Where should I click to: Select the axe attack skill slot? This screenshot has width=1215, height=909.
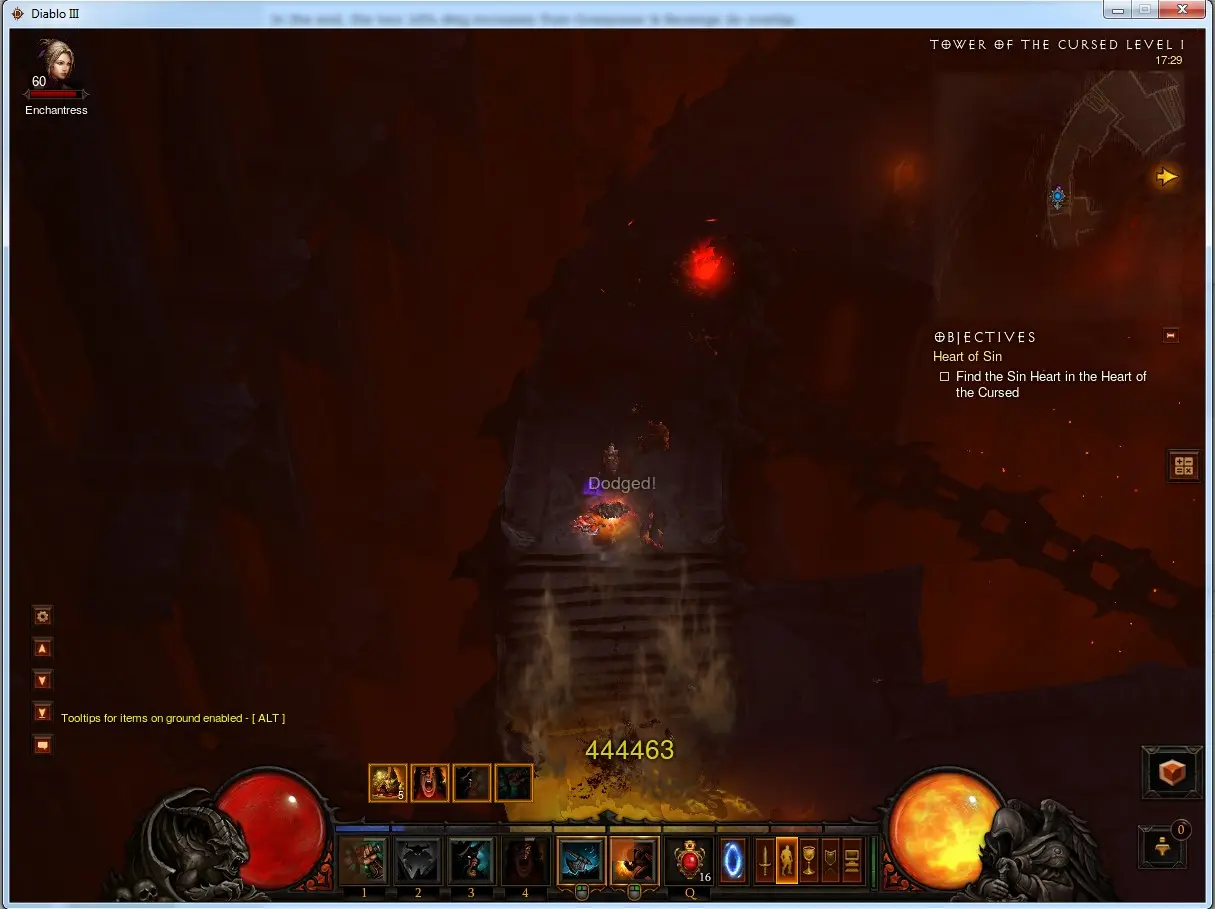581,861
